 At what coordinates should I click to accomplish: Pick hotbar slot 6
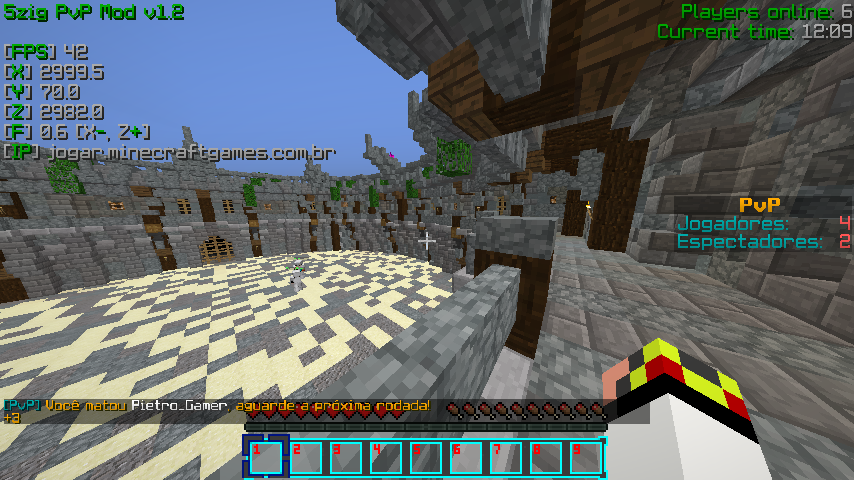465,457
